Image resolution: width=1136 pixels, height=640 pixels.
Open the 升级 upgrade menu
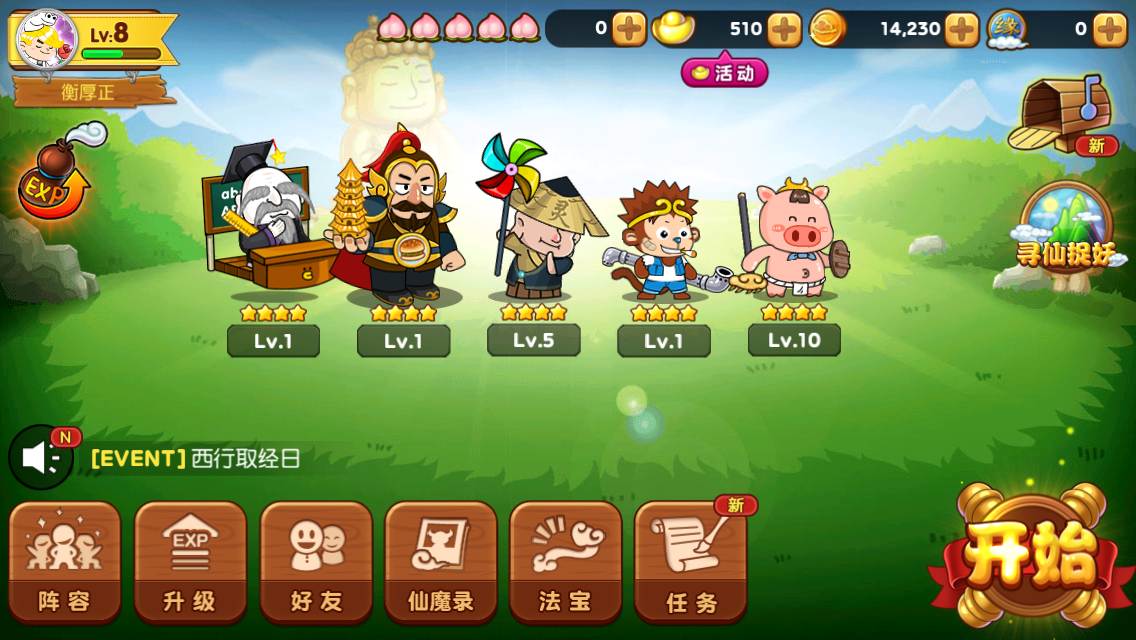pyautogui.click(x=190, y=561)
